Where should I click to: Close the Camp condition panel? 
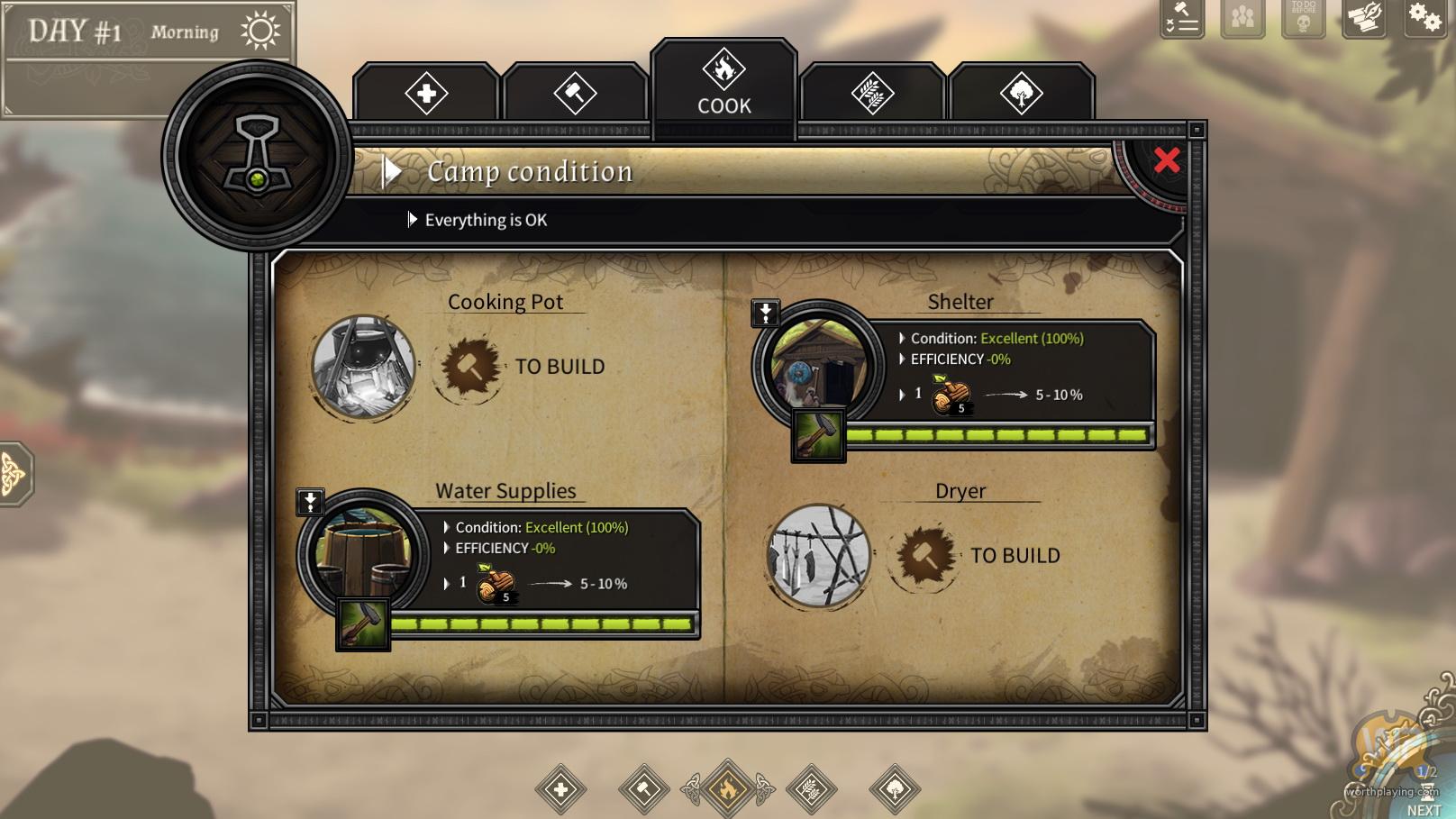[1167, 160]
